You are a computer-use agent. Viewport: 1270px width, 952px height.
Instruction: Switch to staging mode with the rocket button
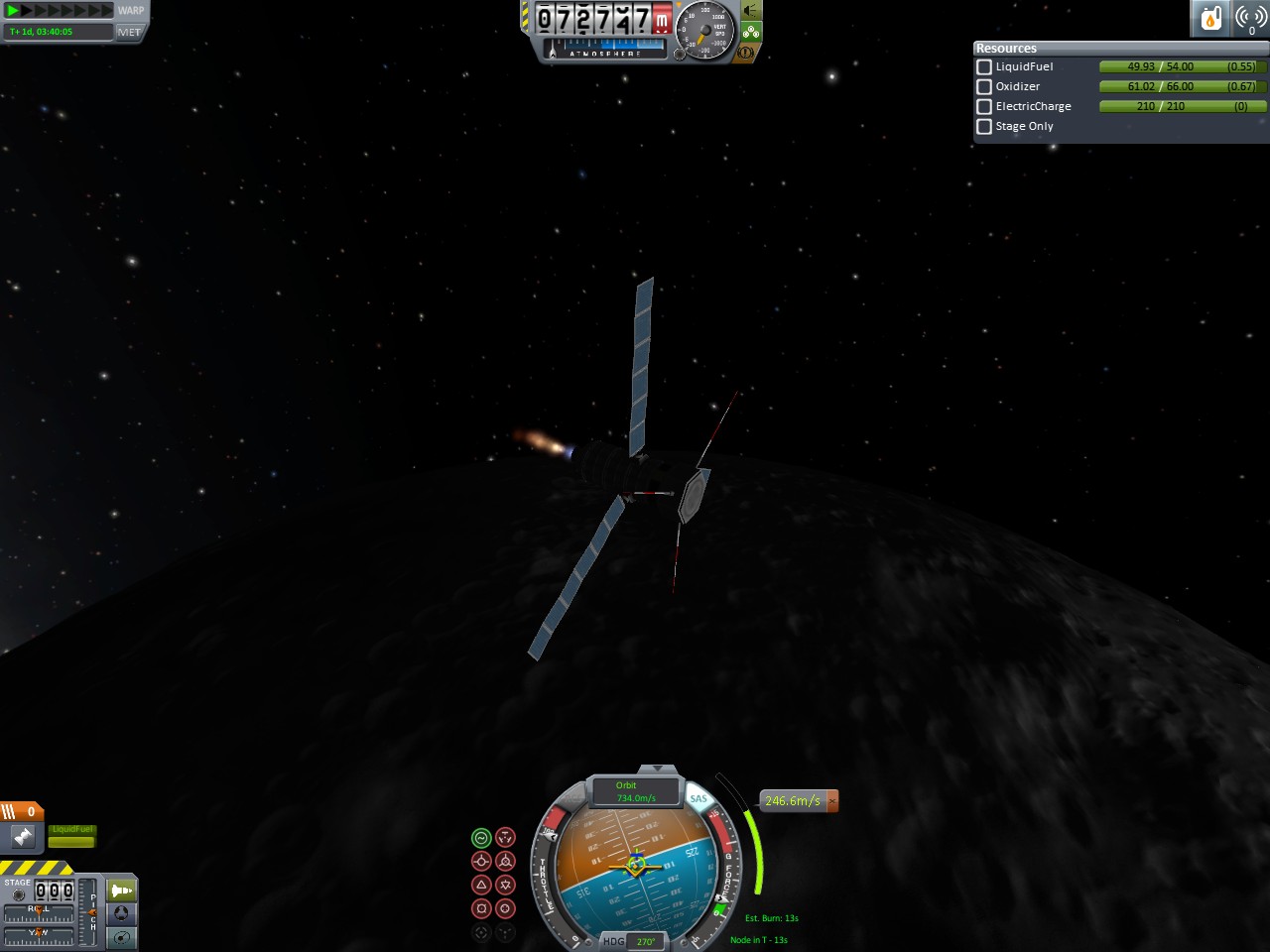click(x=121, y=891)
